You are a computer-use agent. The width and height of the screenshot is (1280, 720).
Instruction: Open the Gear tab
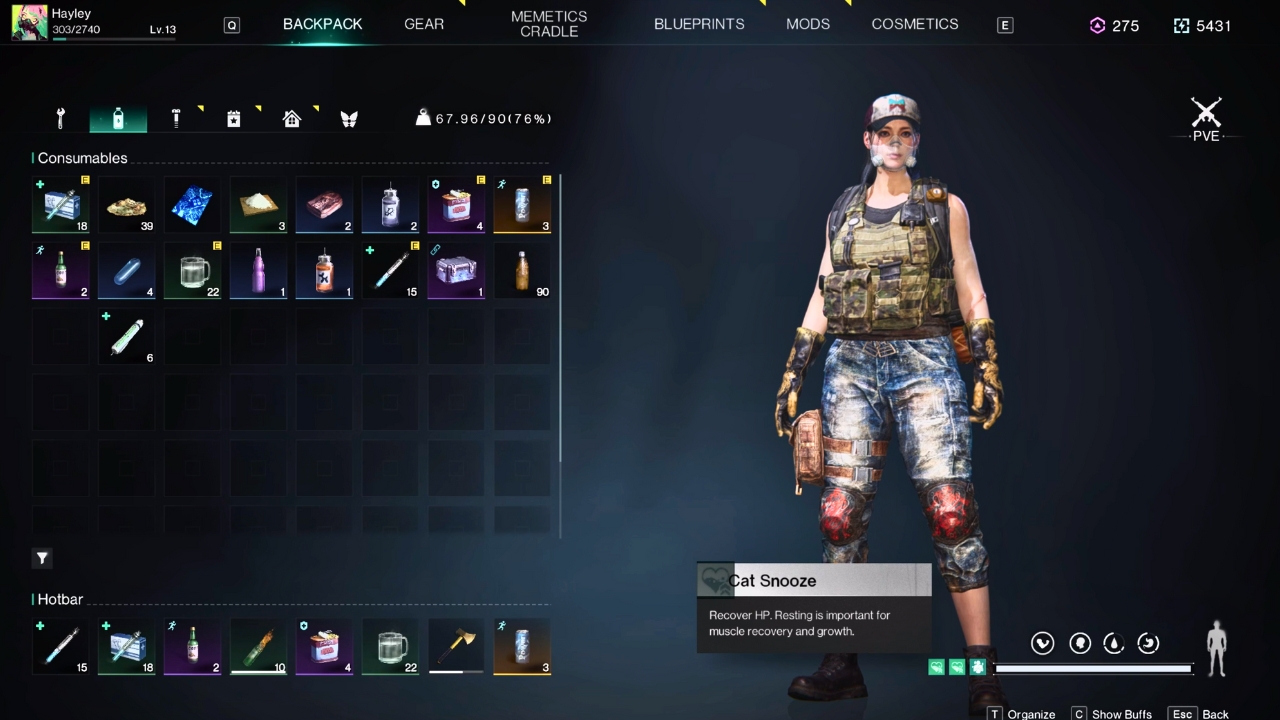pyautogui.click(x=424, y=24)
